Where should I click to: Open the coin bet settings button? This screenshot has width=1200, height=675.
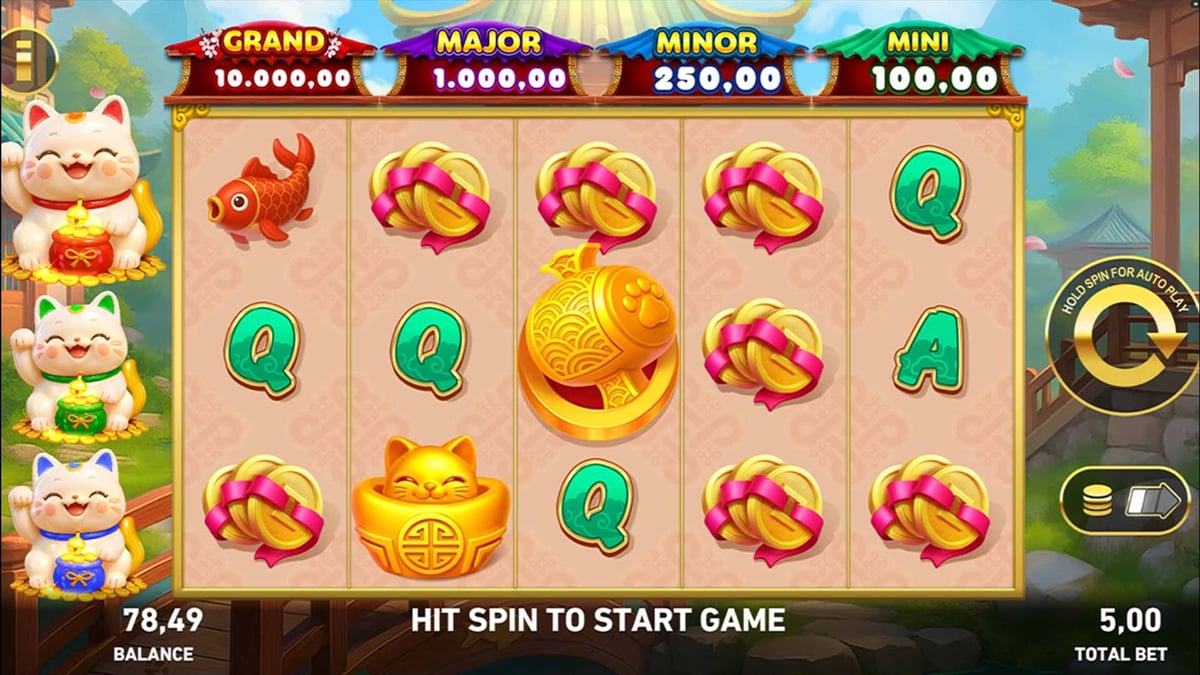1123,500
